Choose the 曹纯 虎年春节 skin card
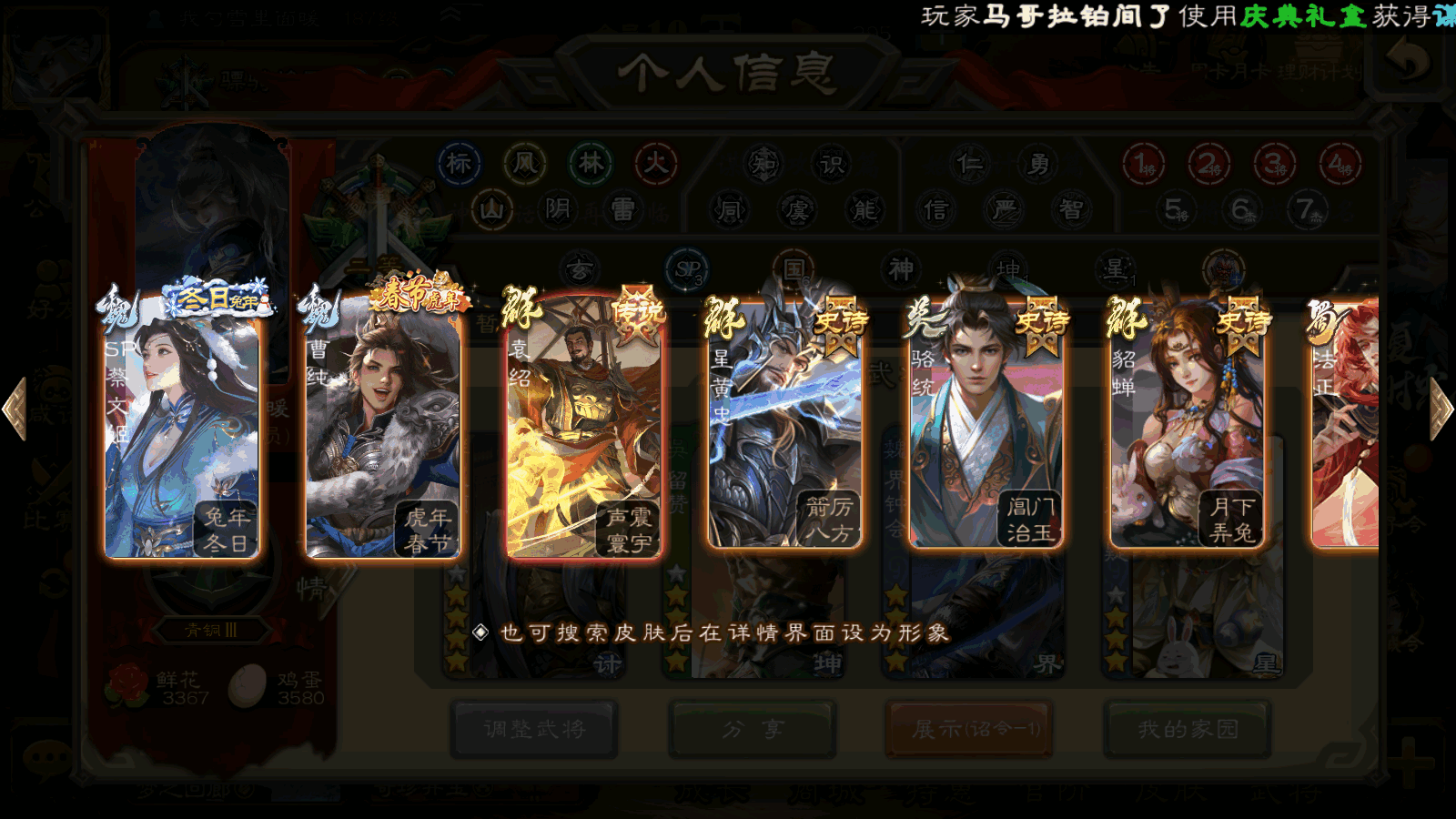1456x819 pixels. [382, 428]
